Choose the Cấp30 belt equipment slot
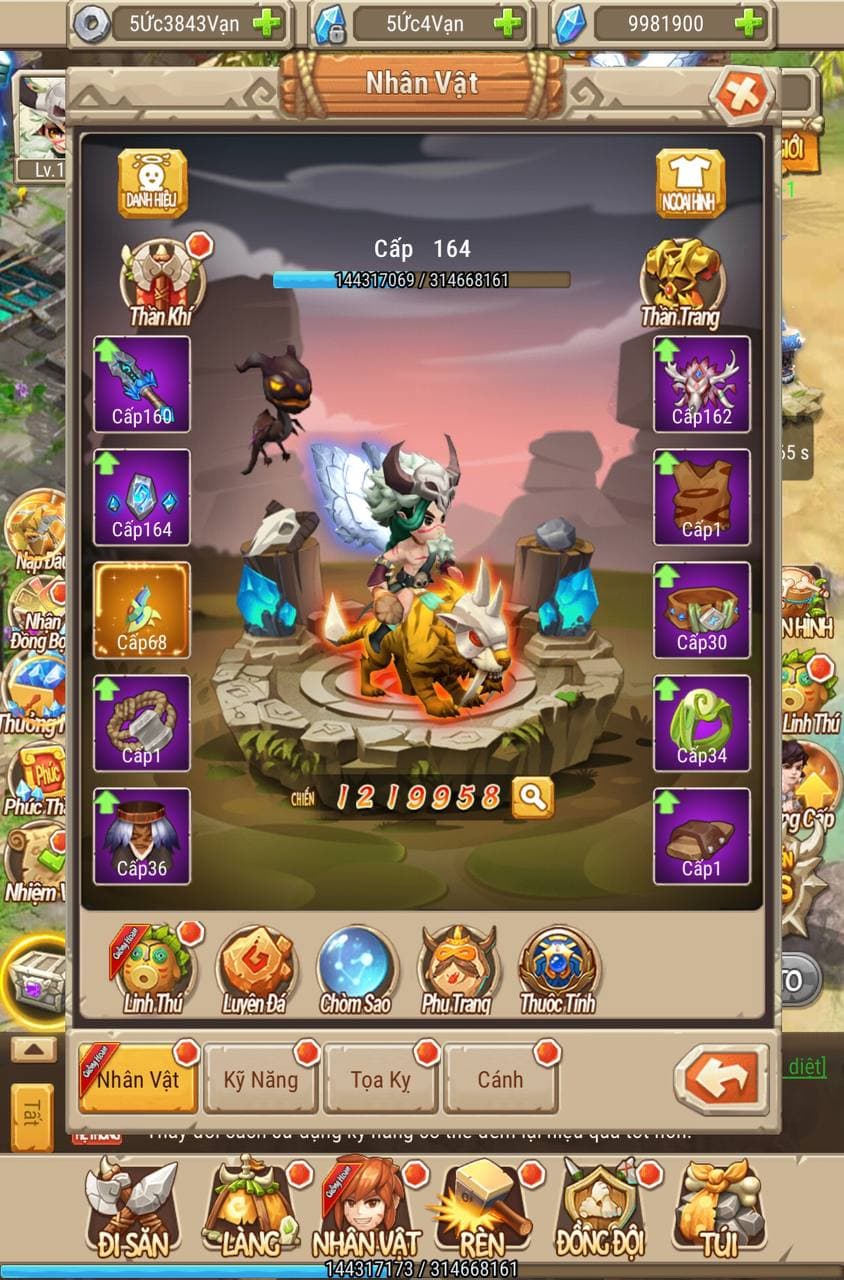The height and width of the screenshot is (1280, 844). tap(702, 610)
